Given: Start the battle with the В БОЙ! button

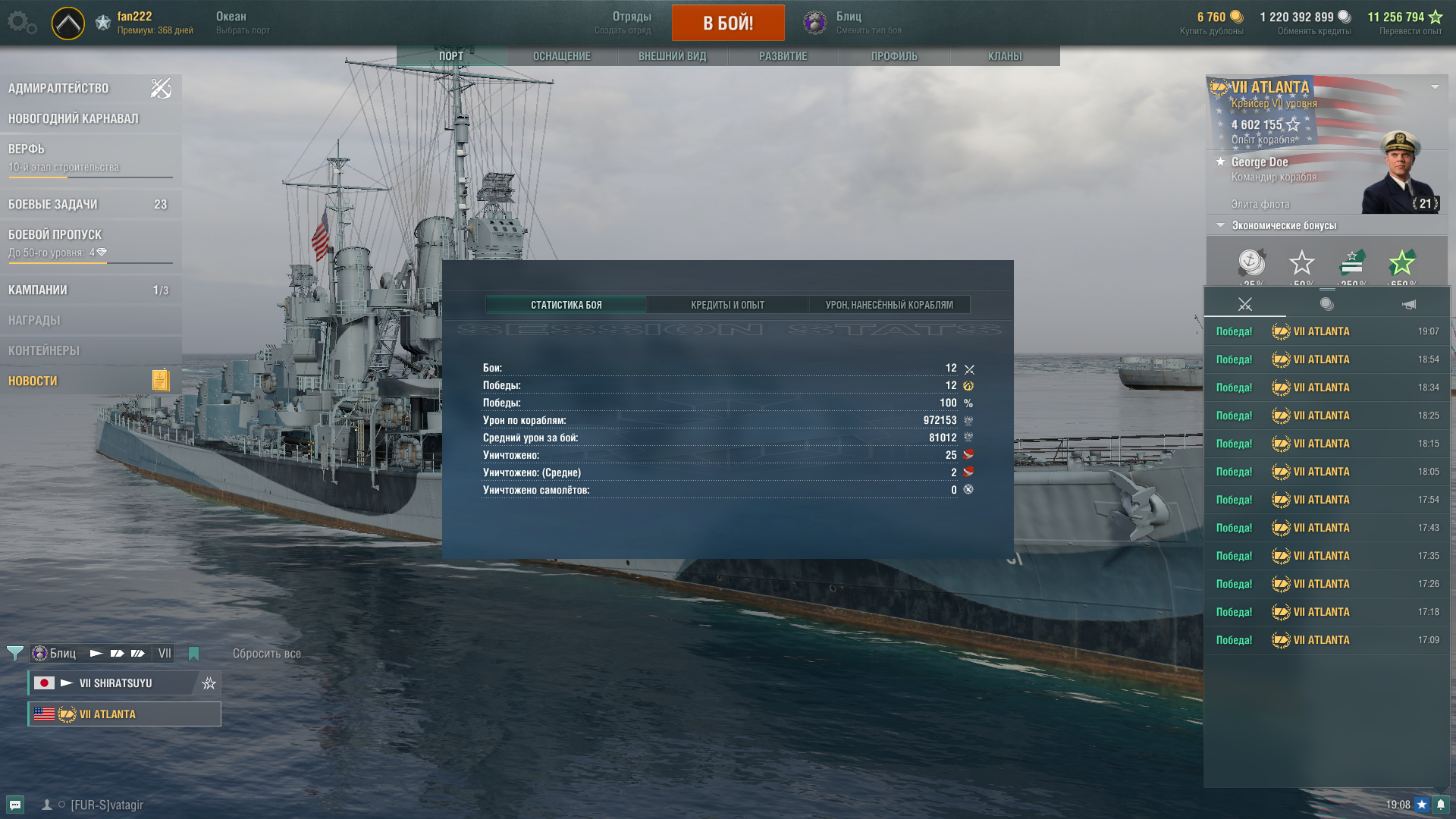Looking at the screenshot, I should click(727, 23).
